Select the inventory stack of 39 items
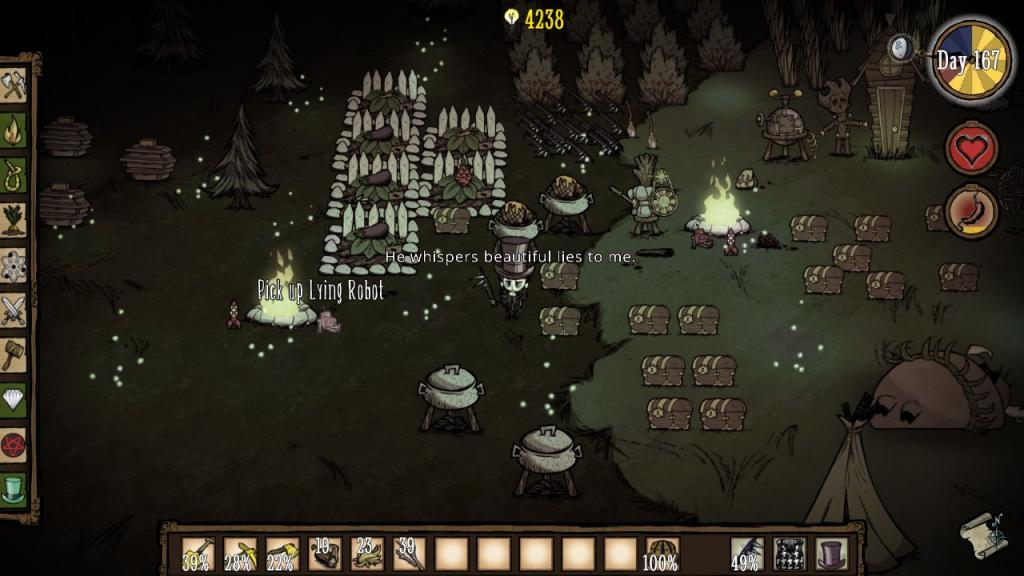Image resolution: width=1024 pixels, height=576 pixels. [x=409, y=553]
